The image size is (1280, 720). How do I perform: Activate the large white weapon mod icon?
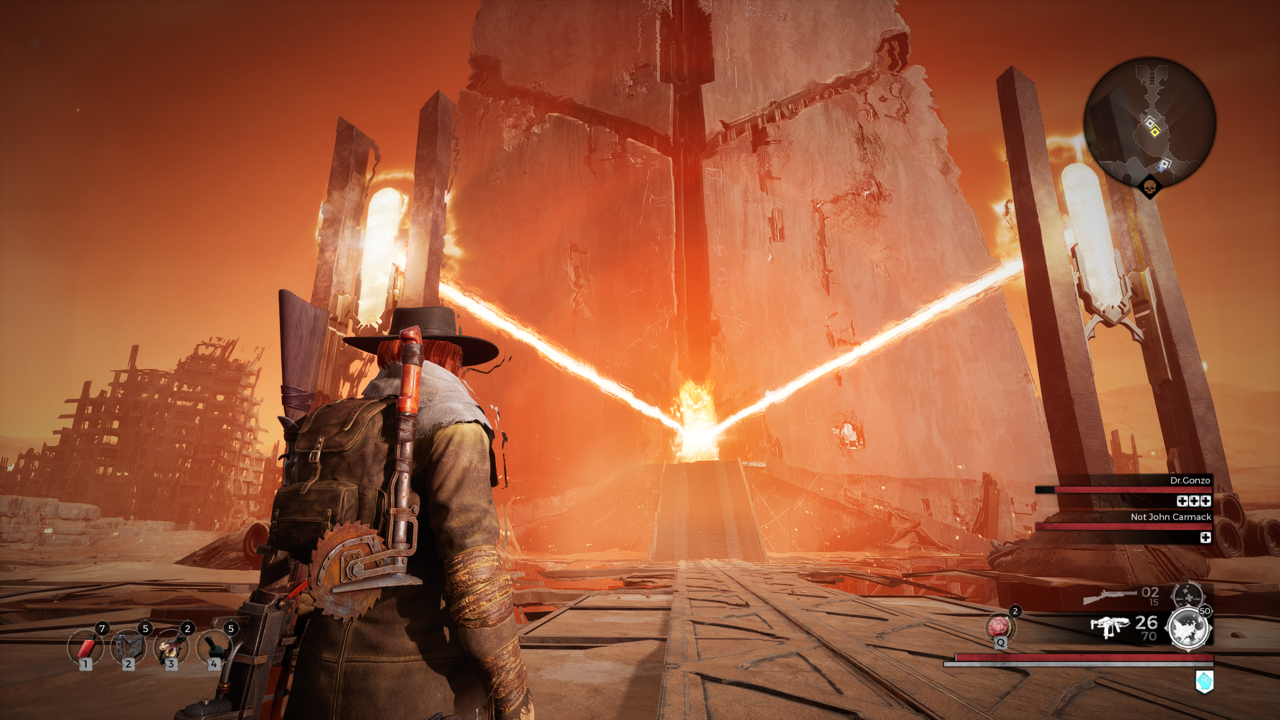click(1189, 628)
